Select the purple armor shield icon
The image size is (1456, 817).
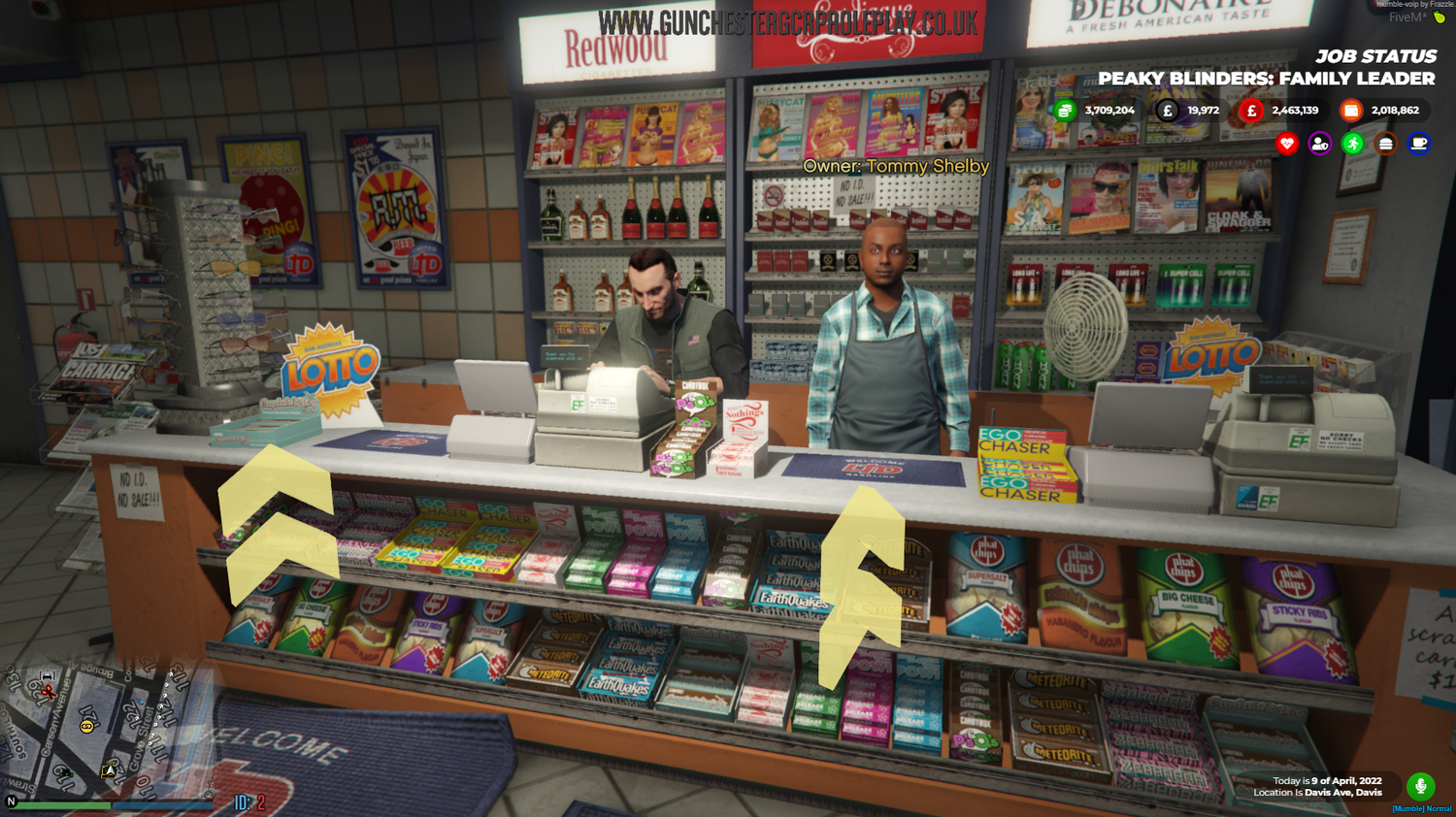pos(1319,143)
